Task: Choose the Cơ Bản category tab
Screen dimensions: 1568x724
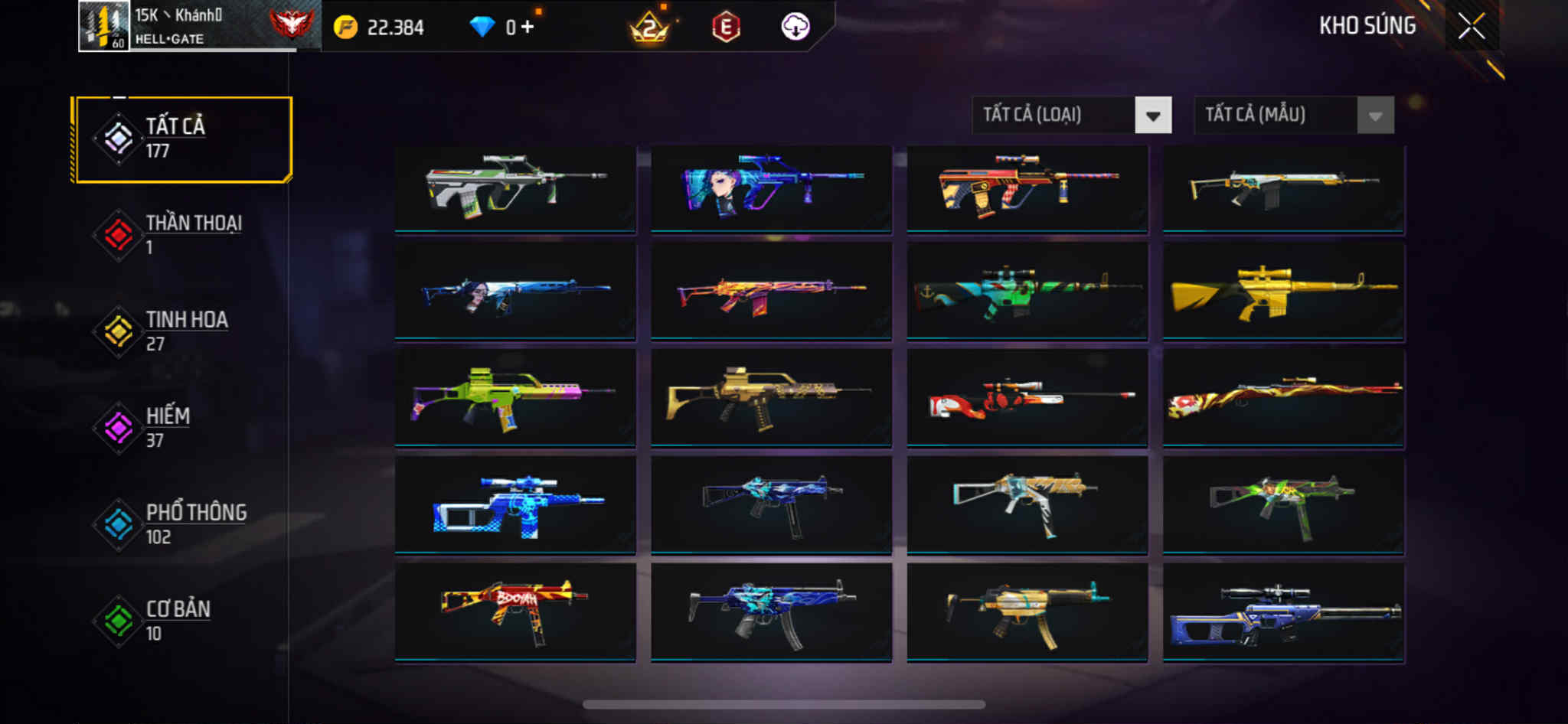Action: coord(182,621)
